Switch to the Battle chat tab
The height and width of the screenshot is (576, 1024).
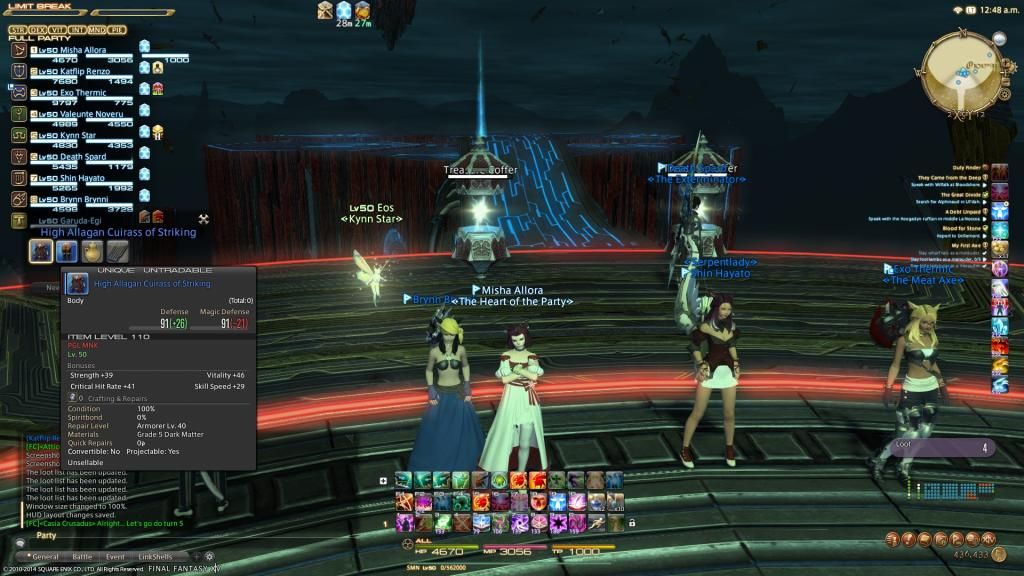(82, 556)
